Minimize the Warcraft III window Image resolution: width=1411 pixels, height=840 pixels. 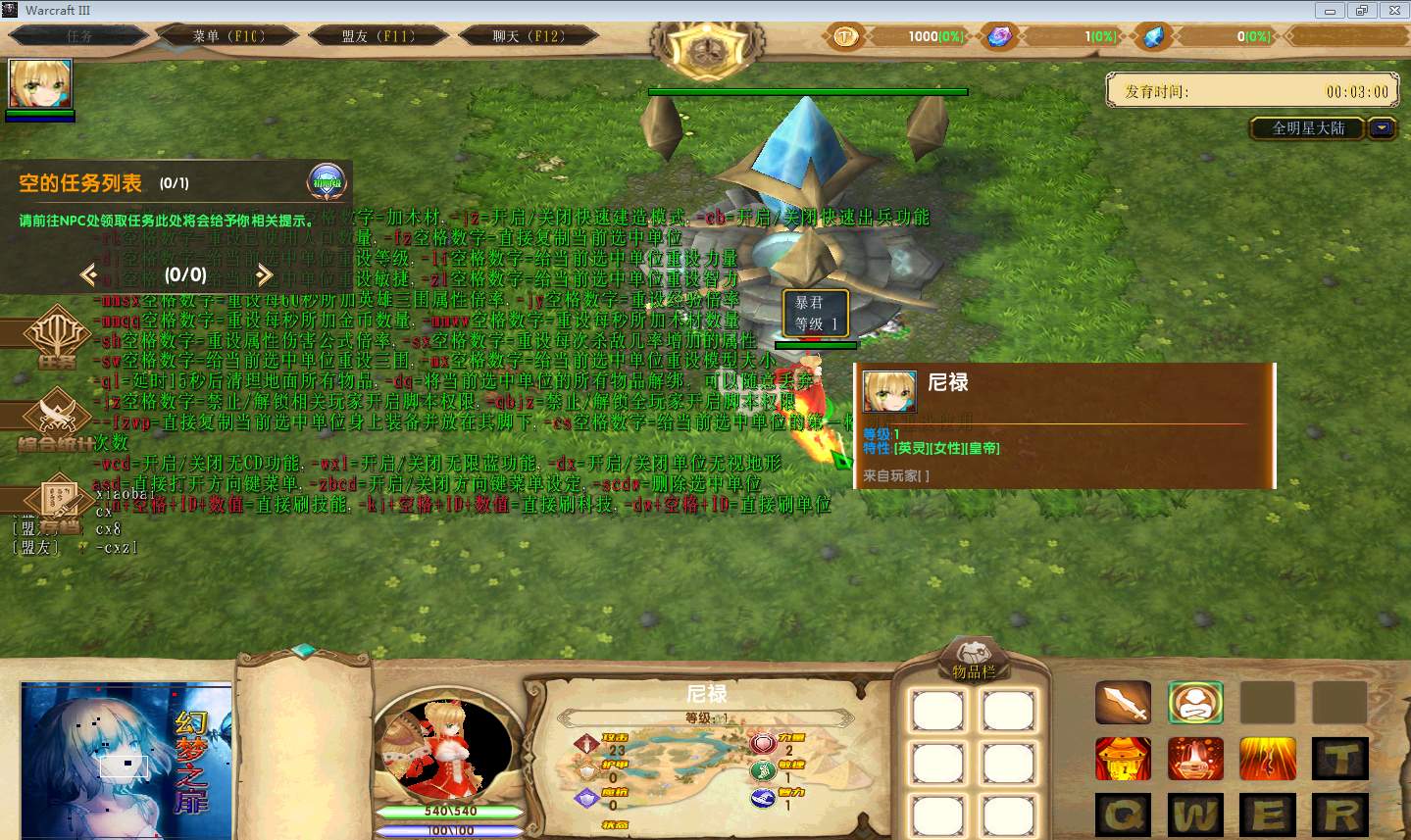(1331, 10)
